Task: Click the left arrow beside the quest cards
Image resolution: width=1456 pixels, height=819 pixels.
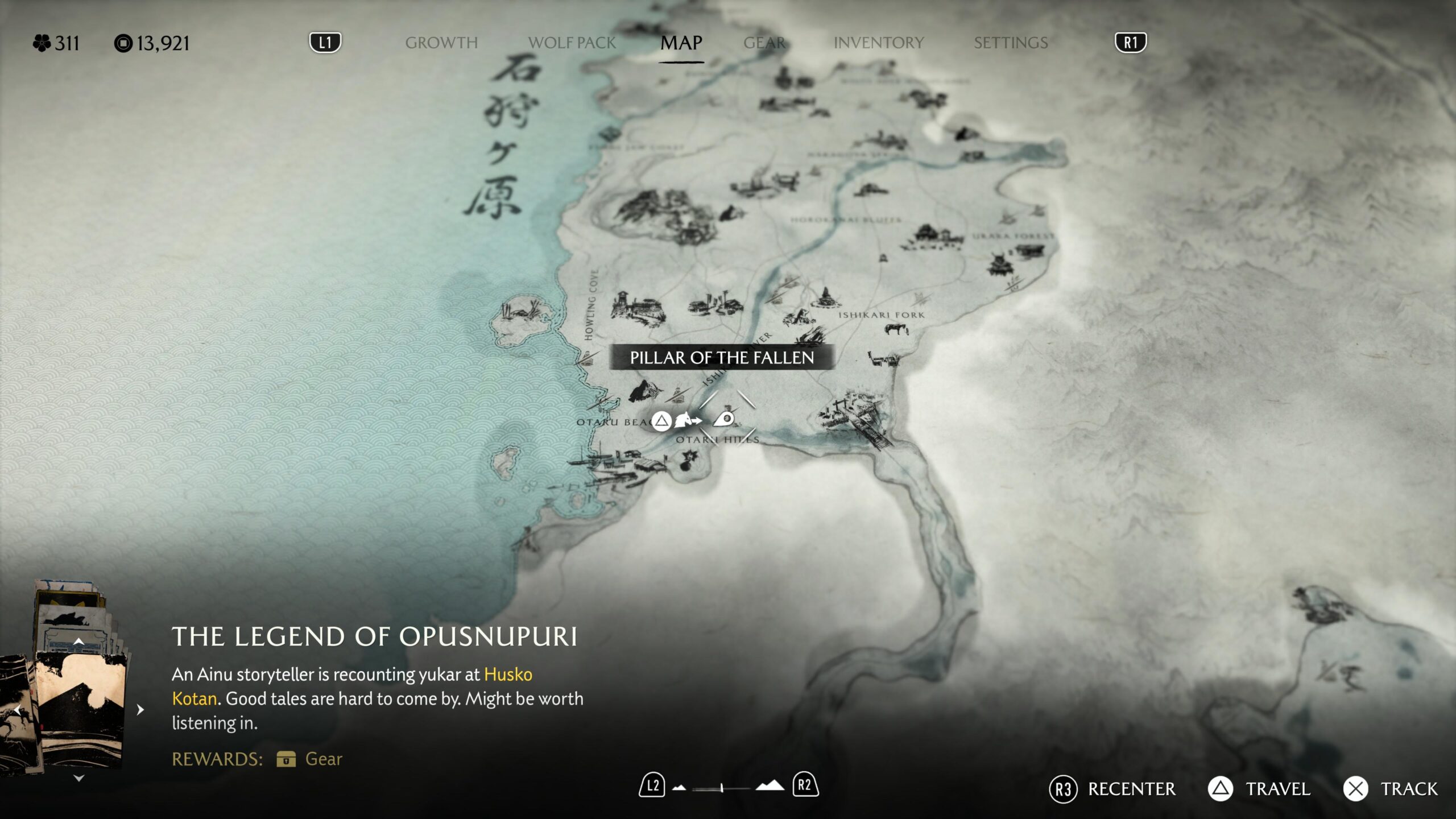Action: coord(18,709)
